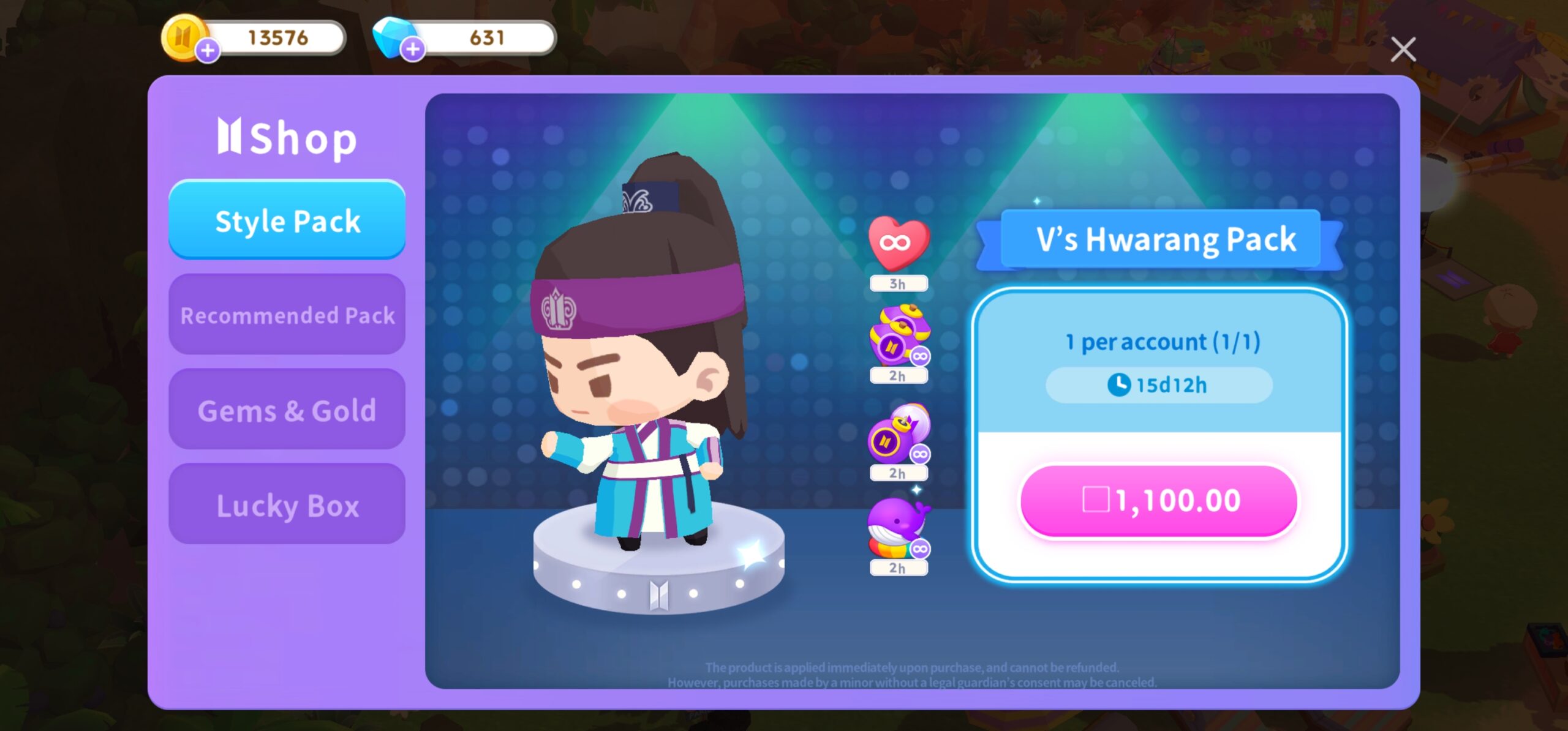Image resolution: width=1568 pixels, height=731 pixels.
Task: Switch to the Style Pack tab
Action: [x=287, y=220]
